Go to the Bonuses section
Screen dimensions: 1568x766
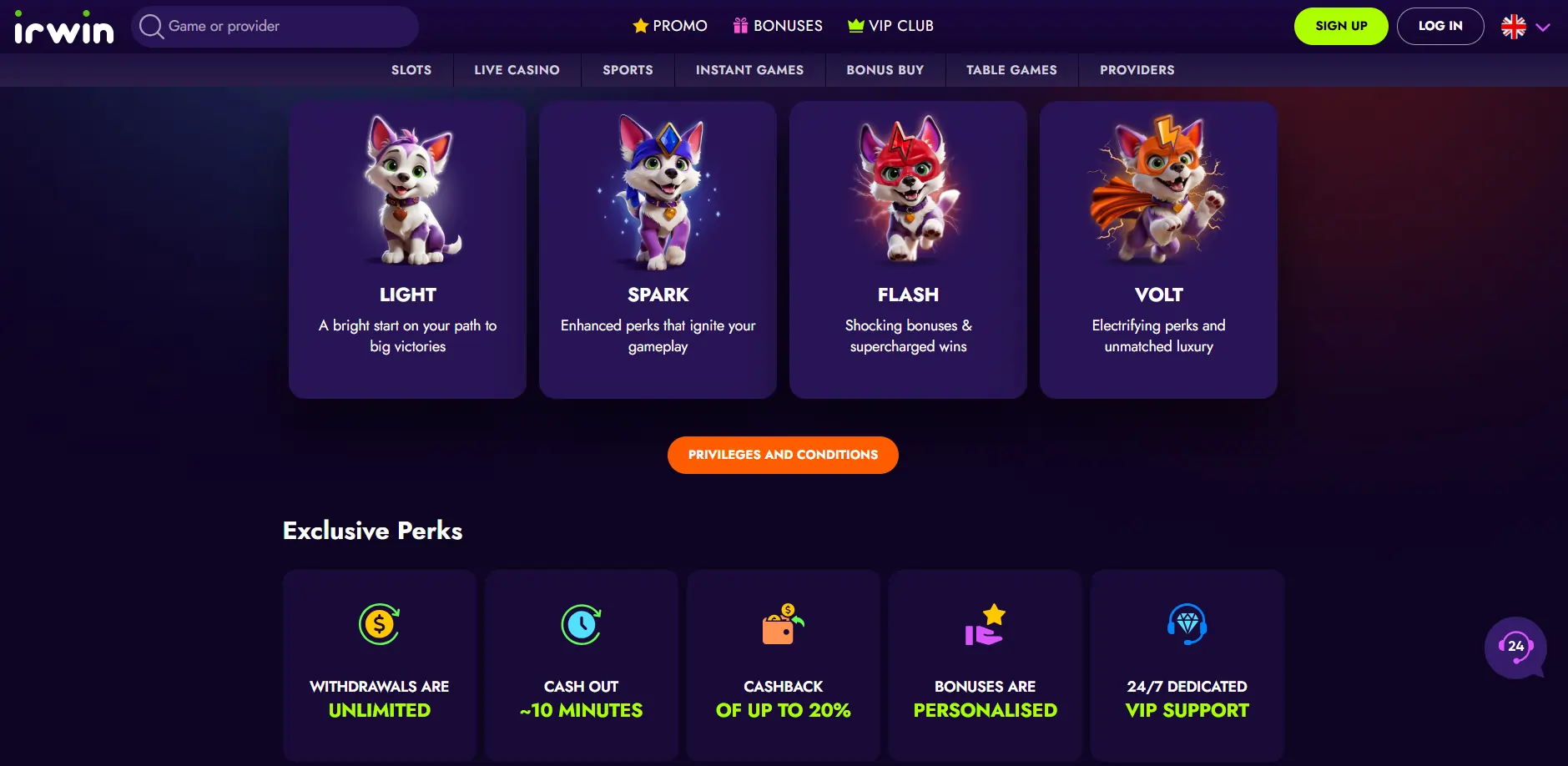pos(778,26)
